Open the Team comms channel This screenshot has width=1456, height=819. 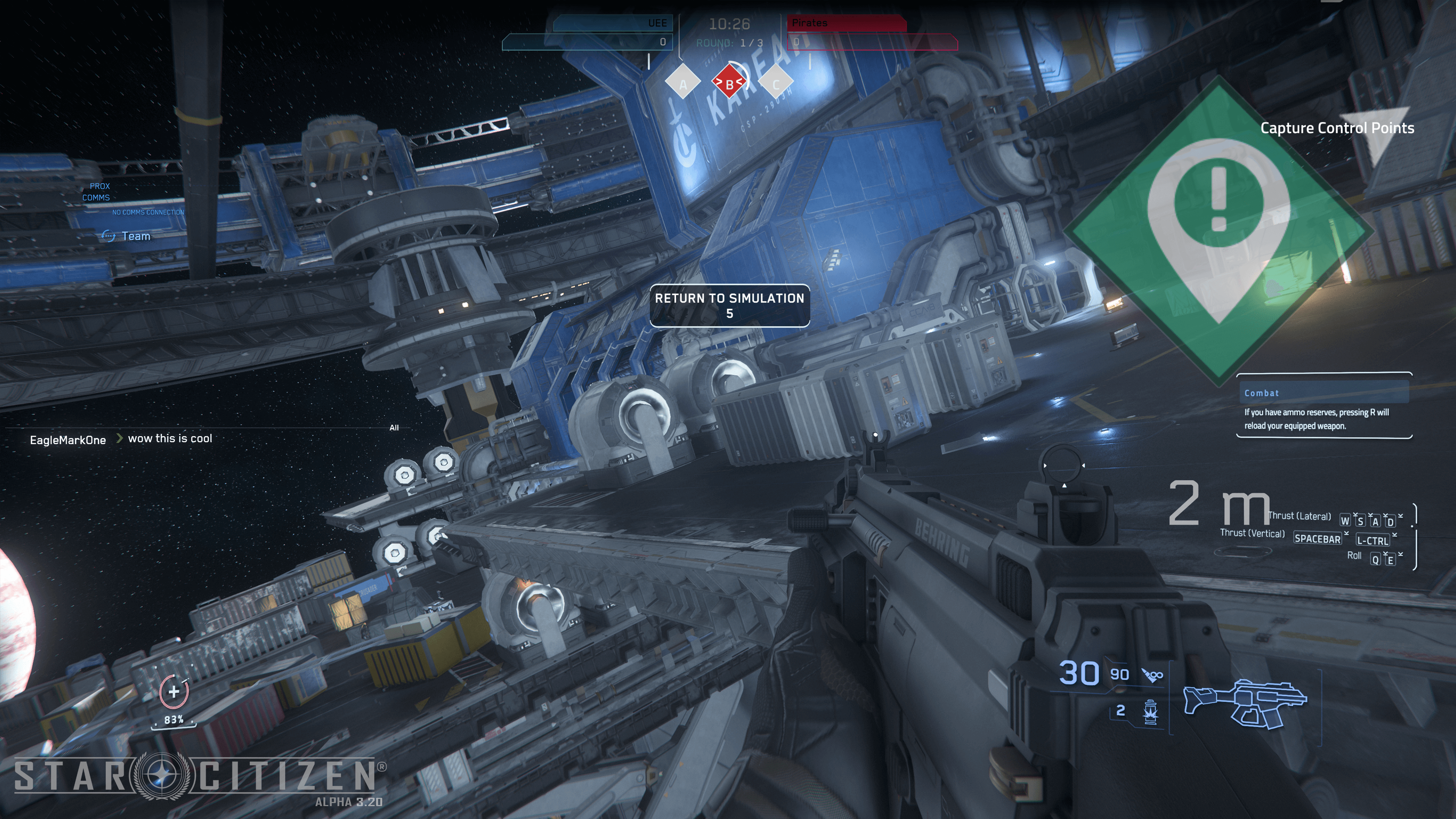pyautogui.click(x=135, y=236)
